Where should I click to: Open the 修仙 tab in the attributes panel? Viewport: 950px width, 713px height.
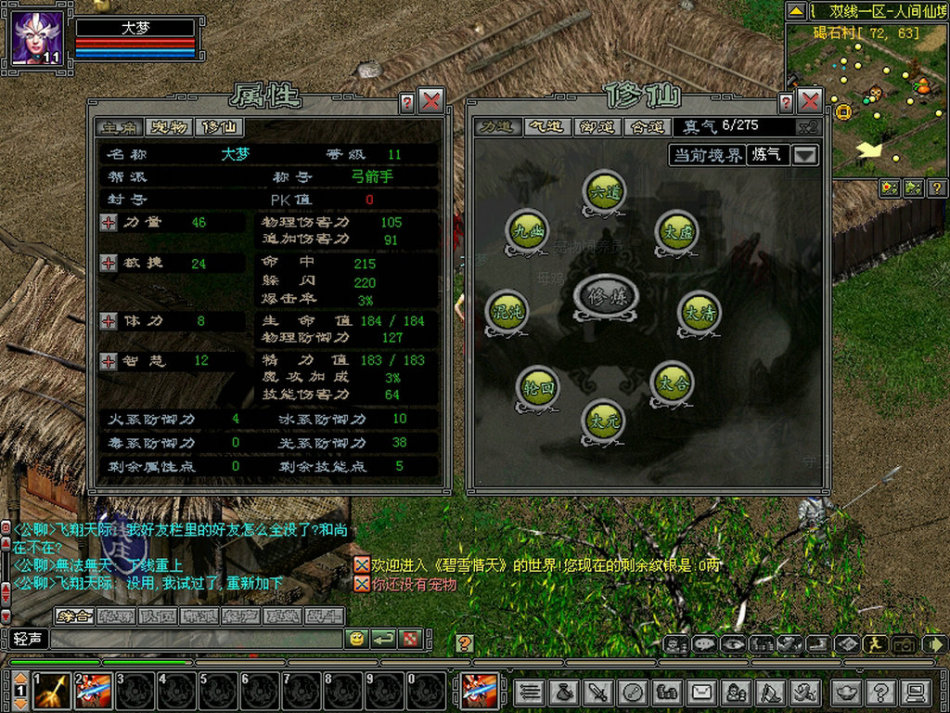[x=219, y=128]
